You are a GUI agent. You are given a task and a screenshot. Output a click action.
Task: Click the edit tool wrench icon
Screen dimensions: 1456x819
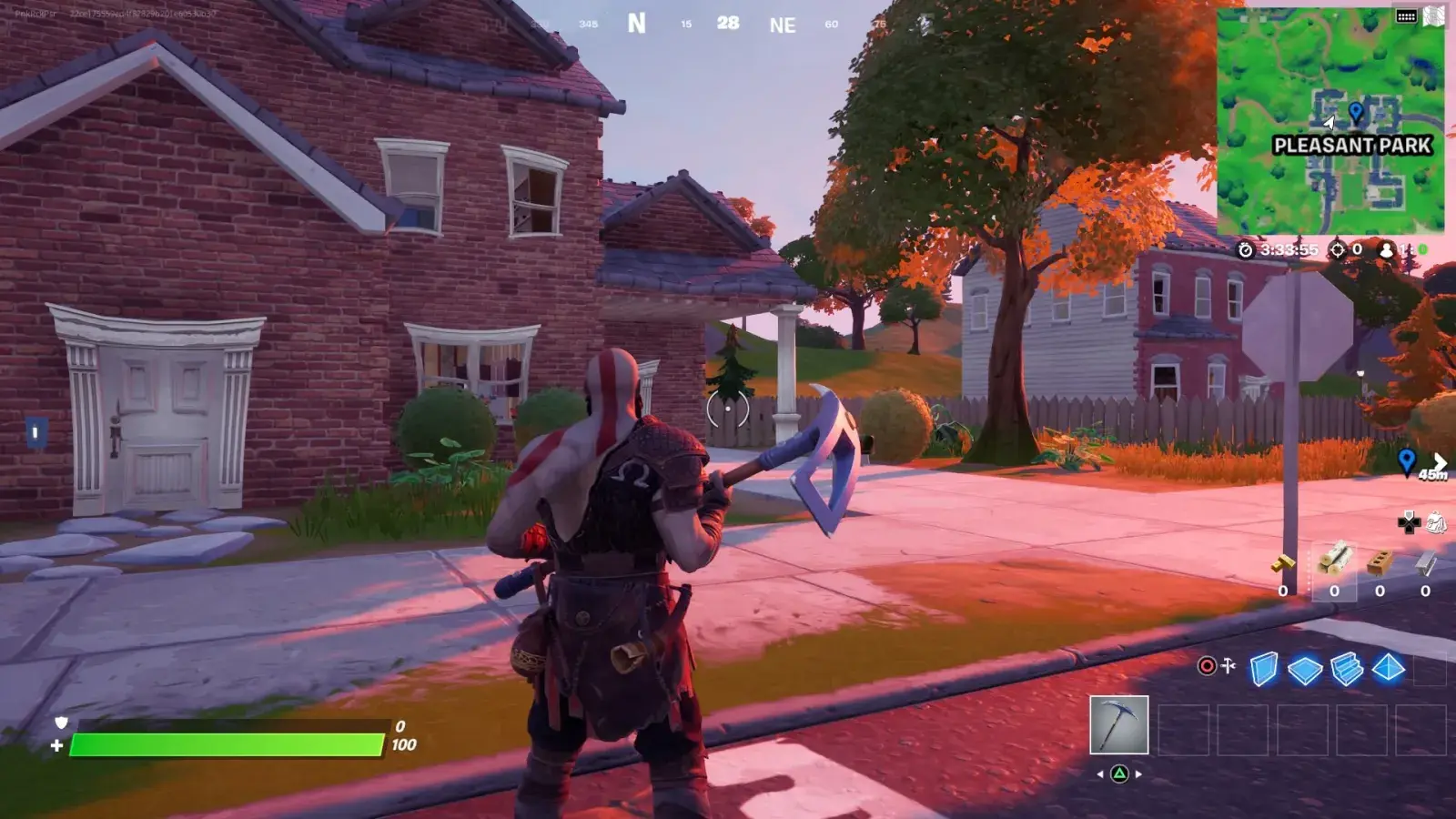[x=1228, y=665]
